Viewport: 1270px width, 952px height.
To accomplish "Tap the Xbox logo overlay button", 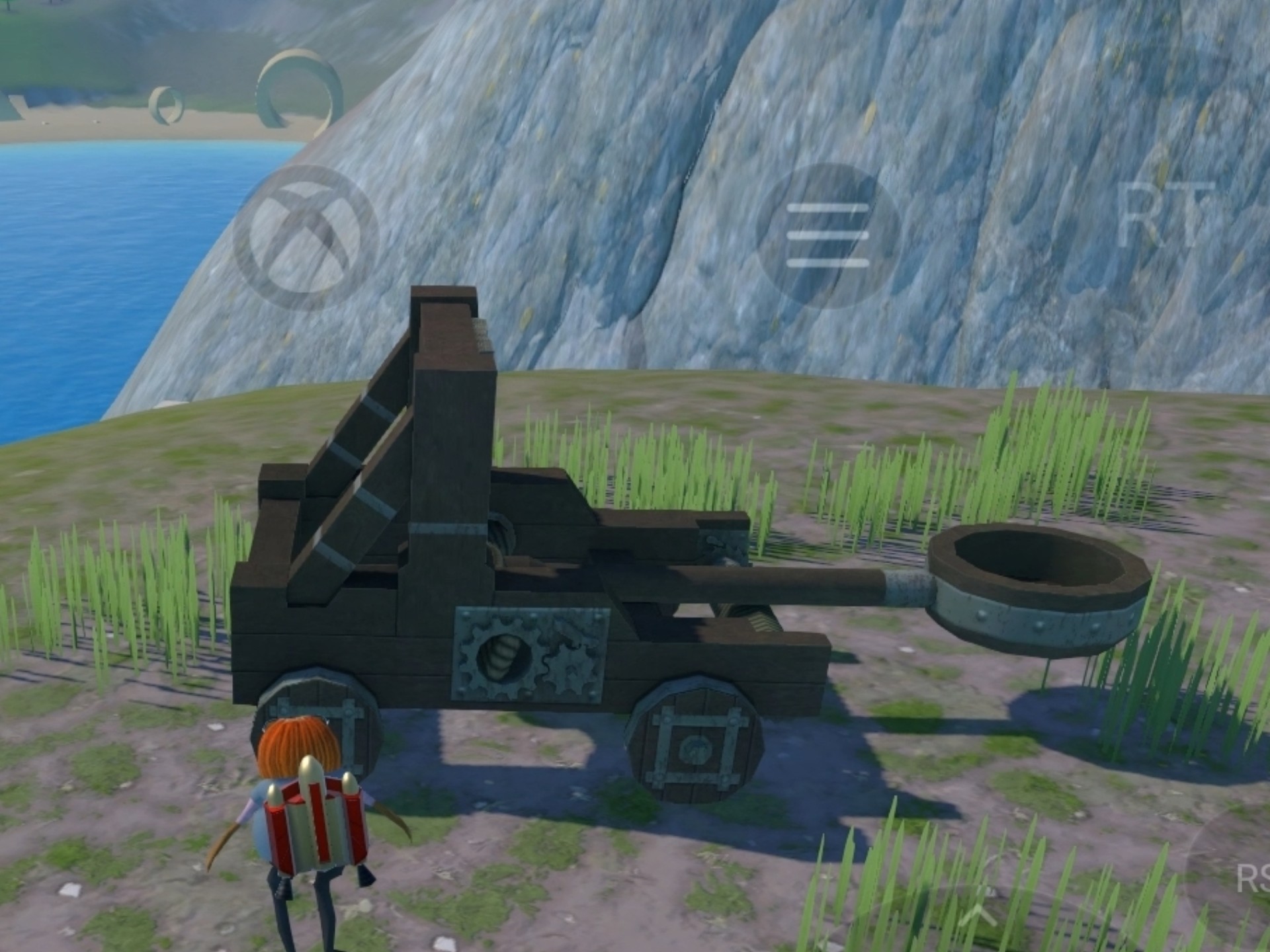I will pos(306,237).
